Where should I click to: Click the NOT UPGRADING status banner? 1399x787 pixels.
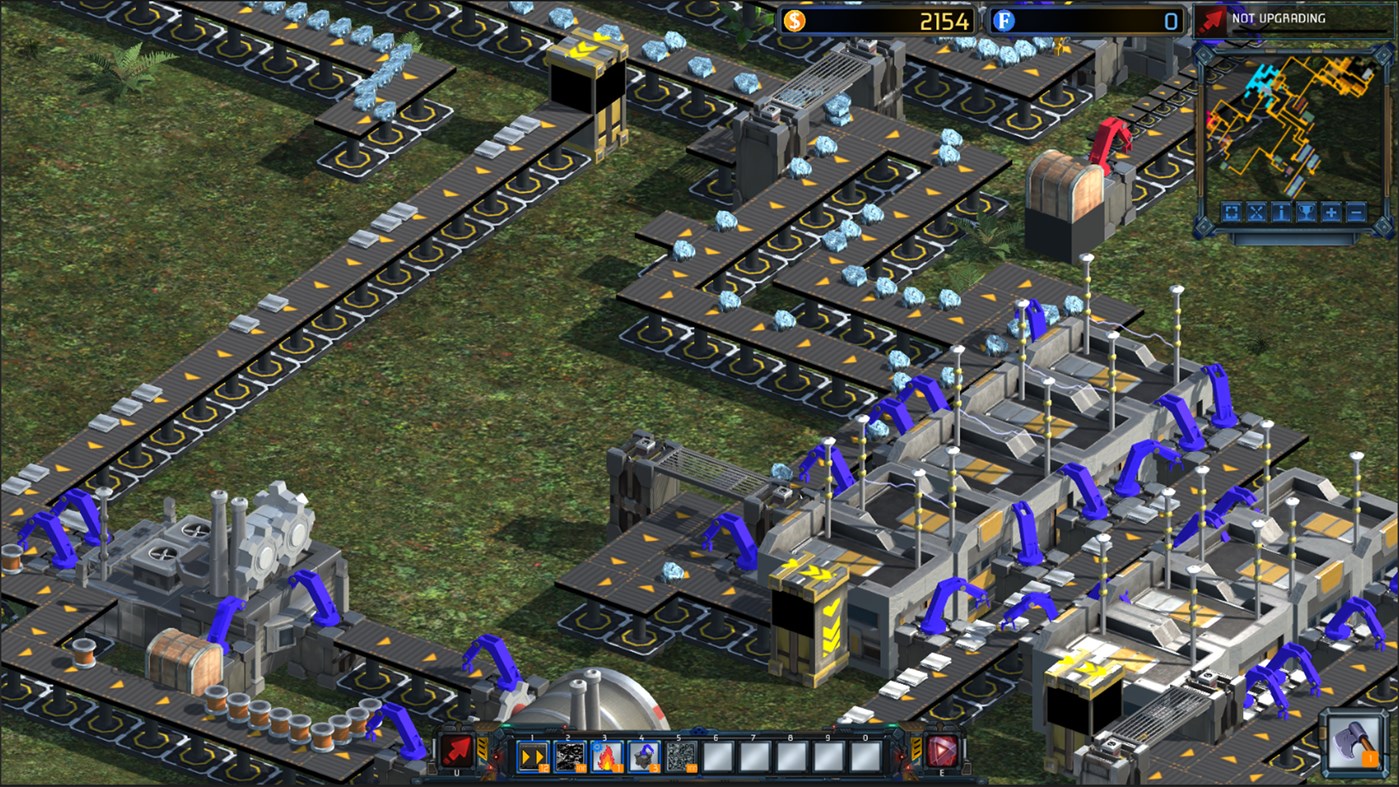tap(1278, 17)
